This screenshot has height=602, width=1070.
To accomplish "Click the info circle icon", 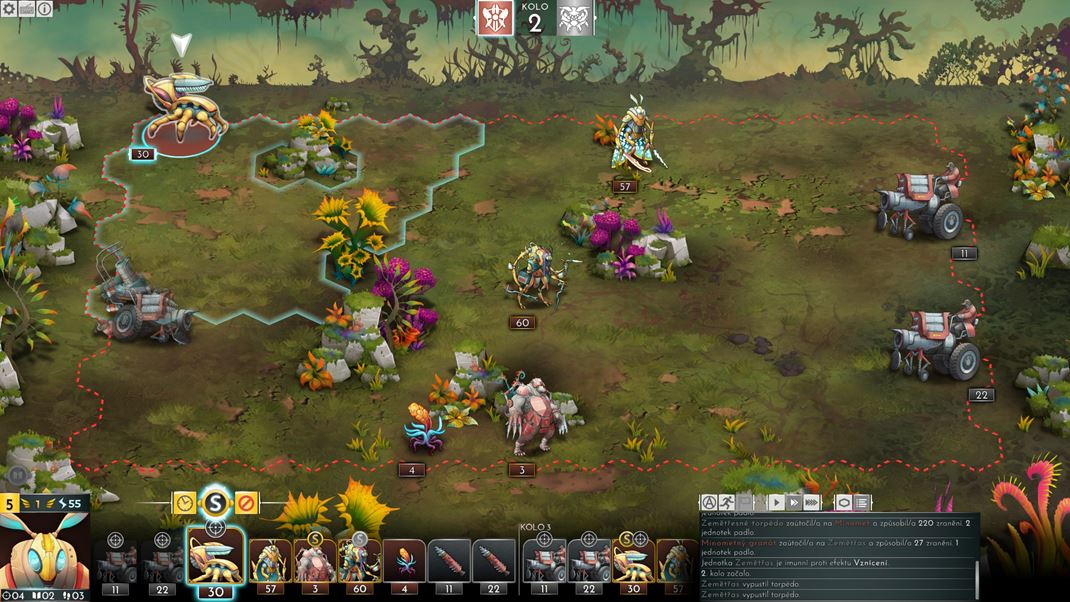I will point(45,9).
